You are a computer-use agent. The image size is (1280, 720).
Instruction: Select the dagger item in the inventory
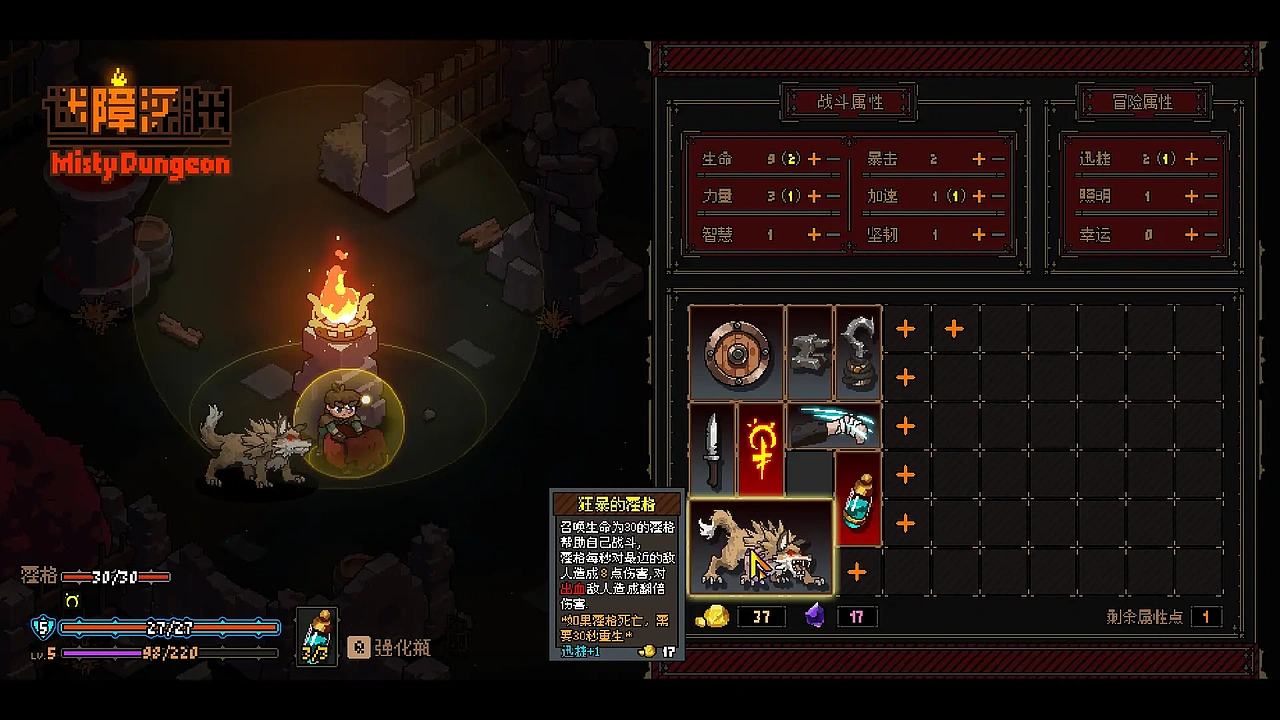(712, 450)
